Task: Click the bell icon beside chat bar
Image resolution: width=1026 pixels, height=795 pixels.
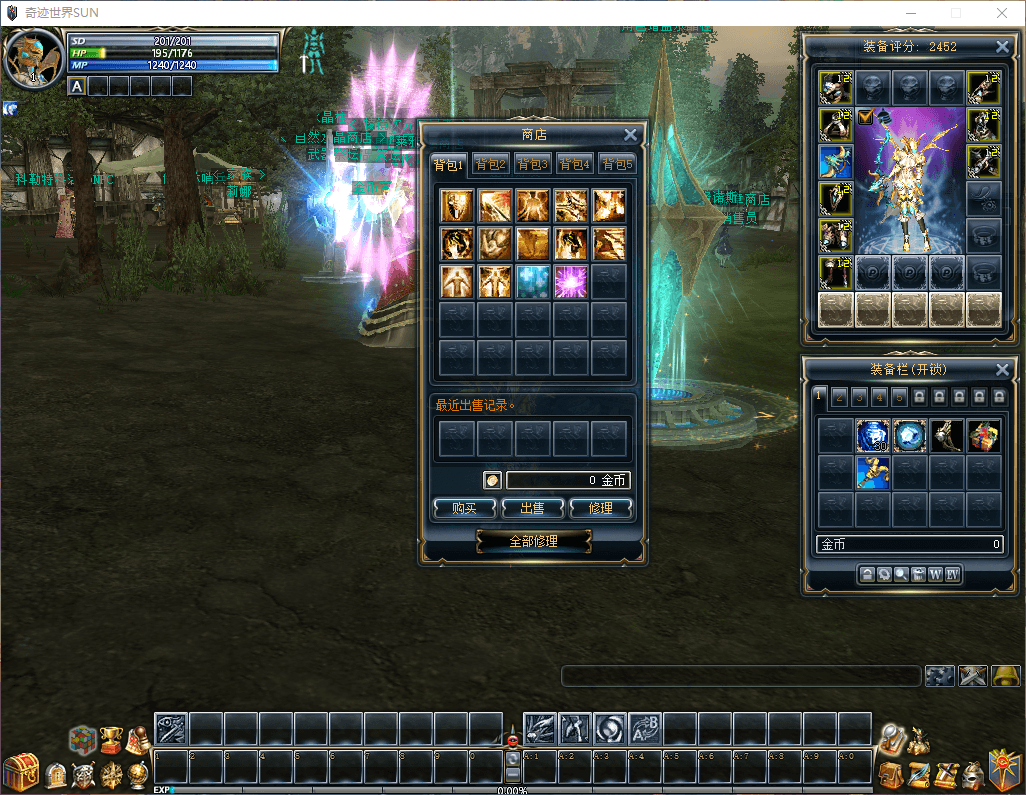Action: 1005,676
